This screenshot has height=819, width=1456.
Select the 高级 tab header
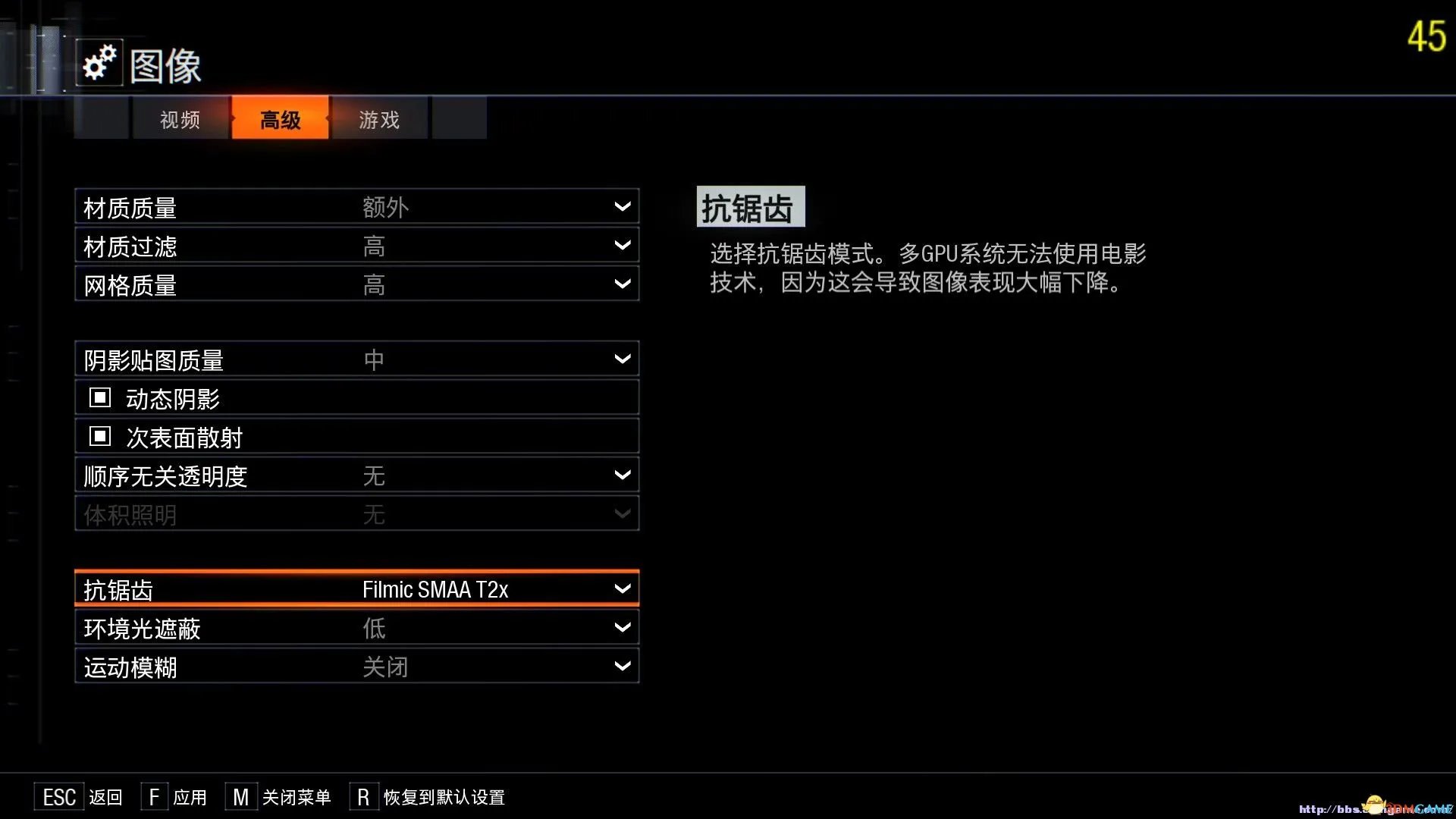pyautogui.click(x=280, y=118)
